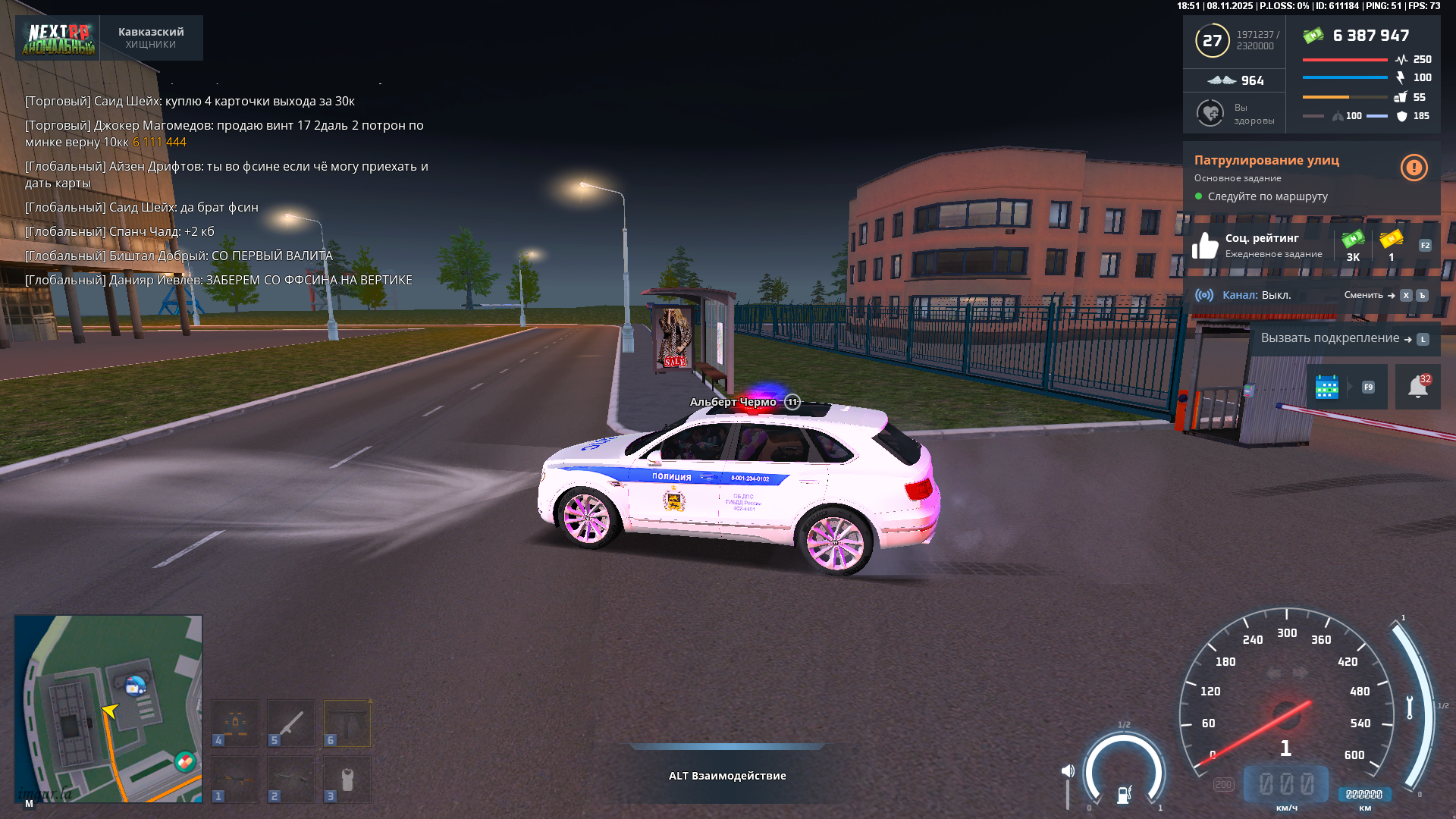Click the NextRP server logo
The height and width of the screenshot is (819, 1456).
click(58, 38)
